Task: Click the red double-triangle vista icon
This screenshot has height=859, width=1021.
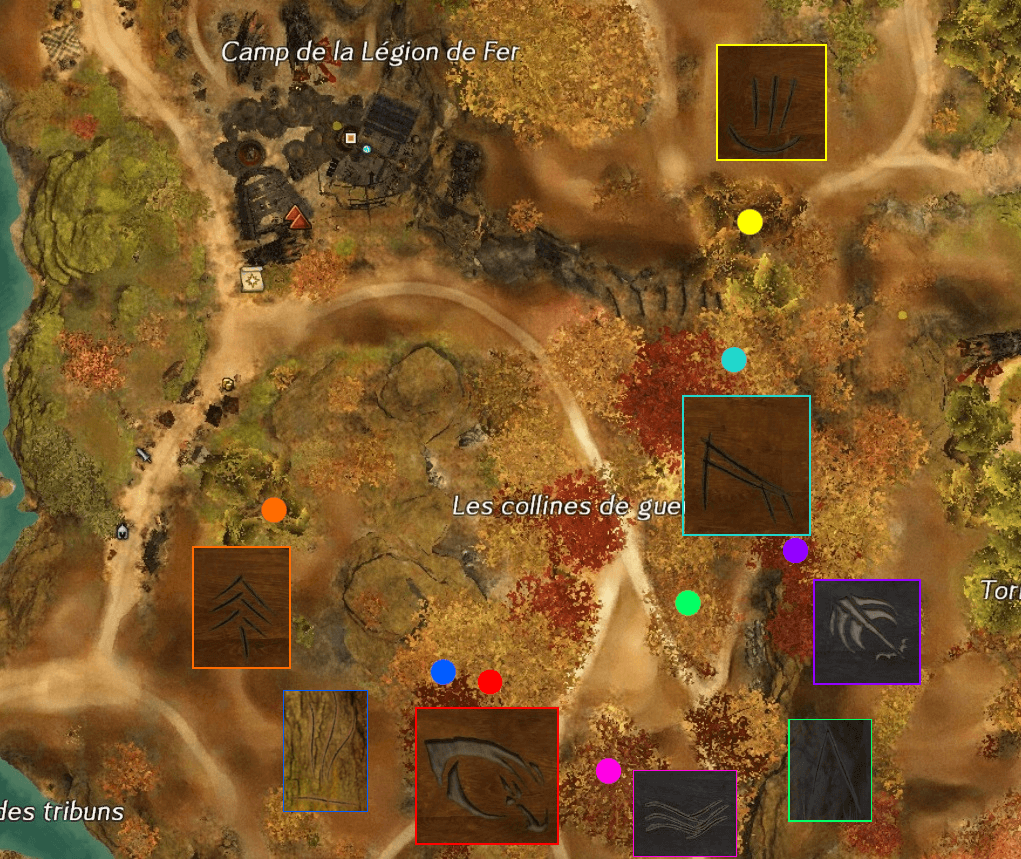Action: [x=296, y=217]
